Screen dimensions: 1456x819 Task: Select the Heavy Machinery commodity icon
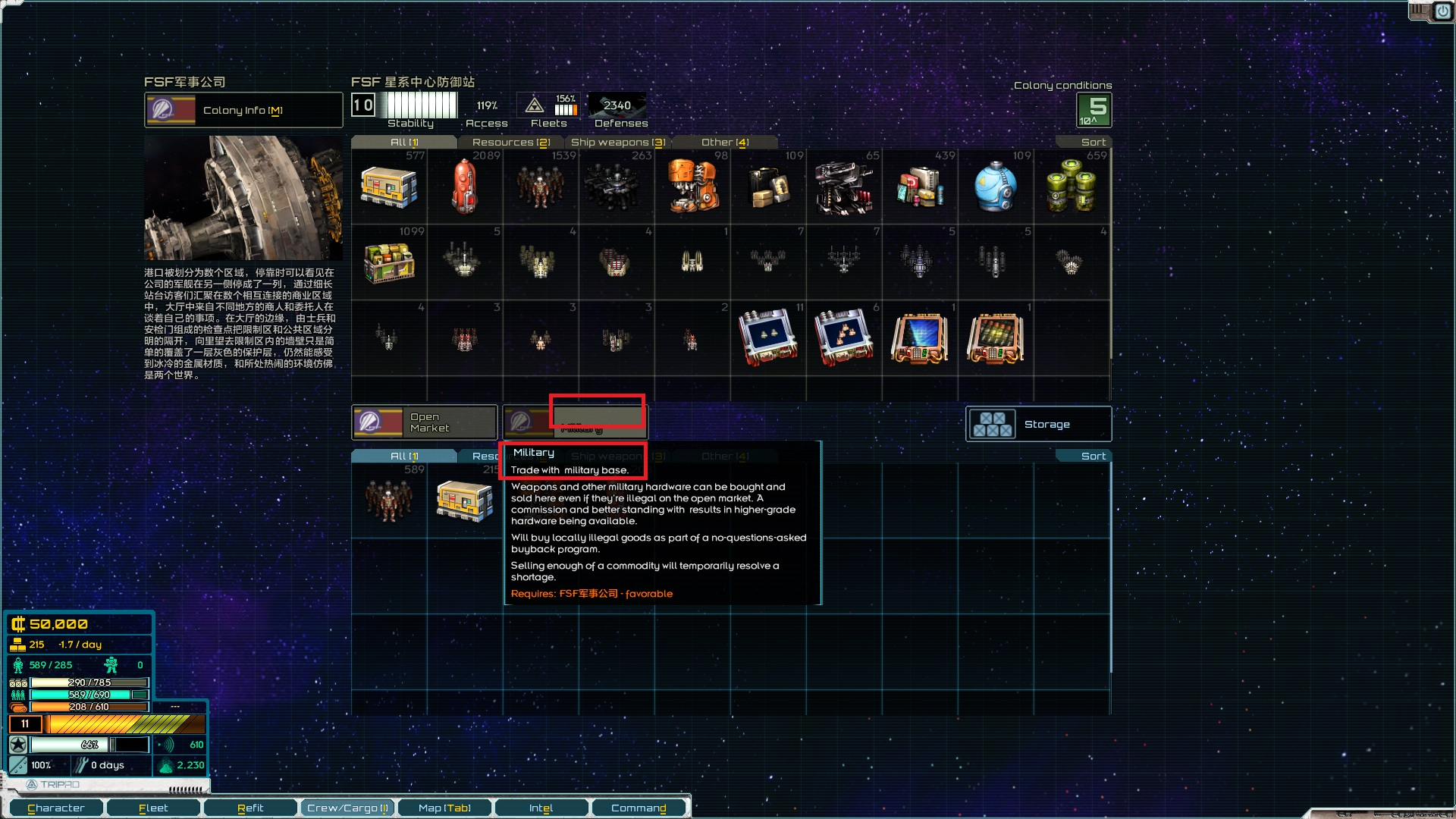click(692, 186)
